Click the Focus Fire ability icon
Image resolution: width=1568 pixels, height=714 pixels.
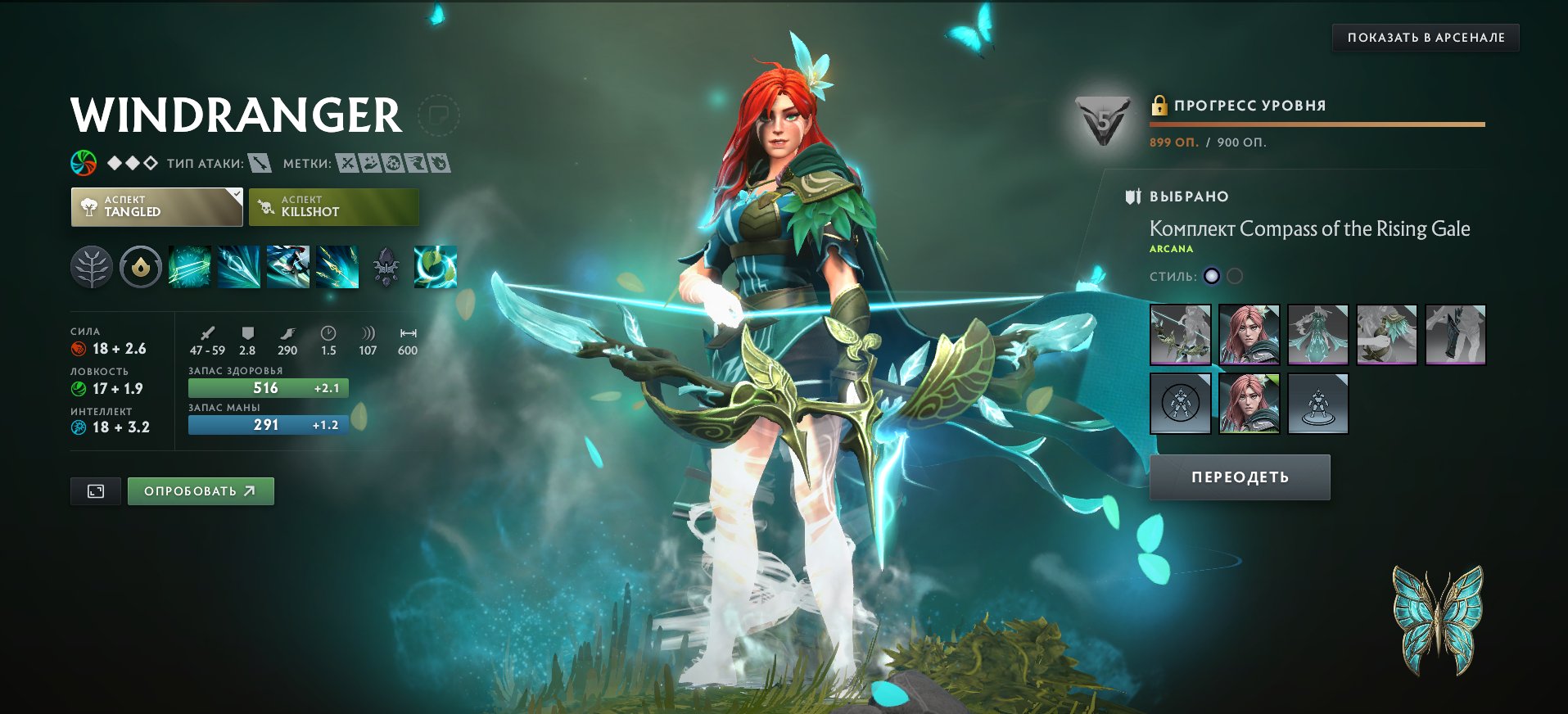tap(337, 267)
